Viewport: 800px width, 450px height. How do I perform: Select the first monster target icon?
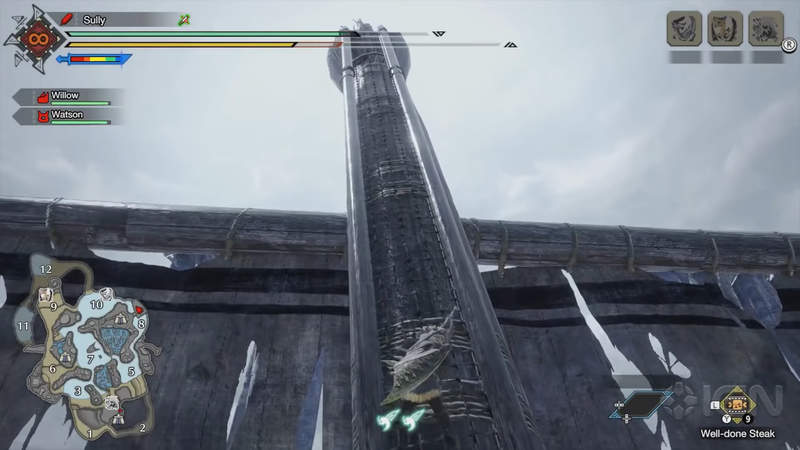683,28
